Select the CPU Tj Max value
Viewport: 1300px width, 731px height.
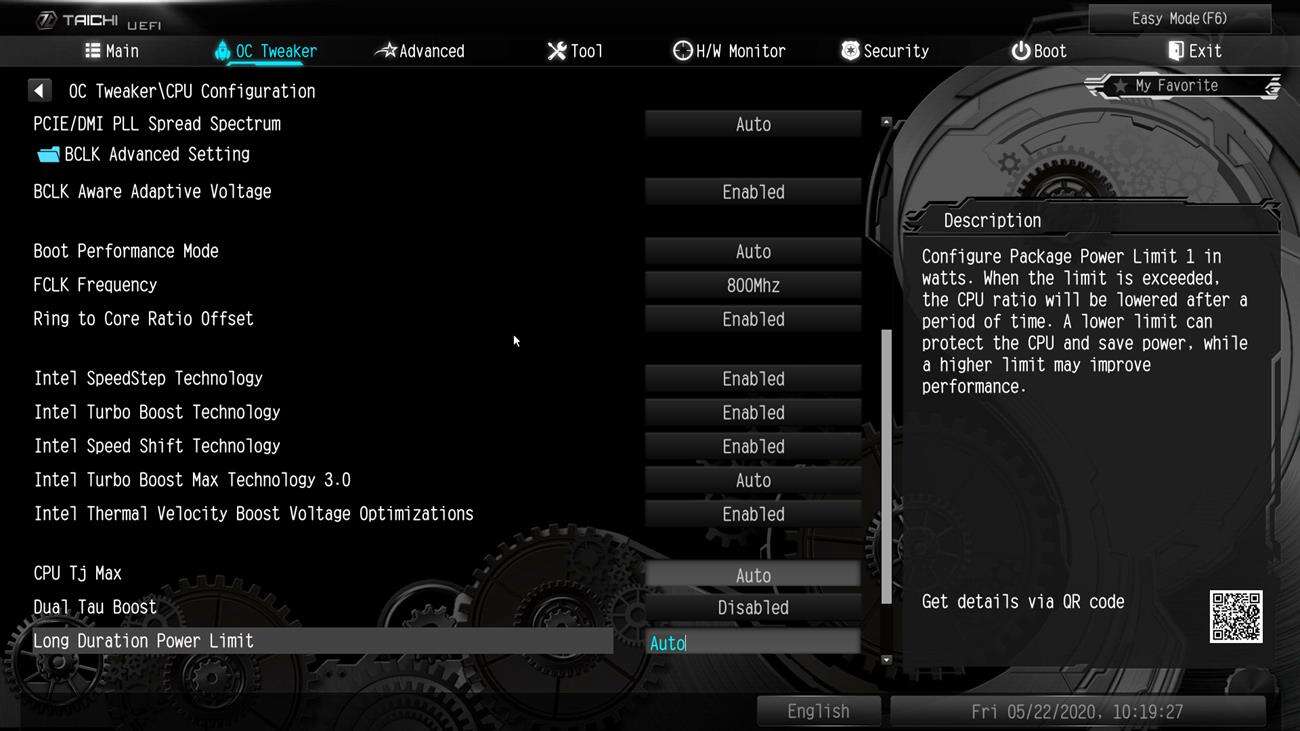[x=753, y=575]
